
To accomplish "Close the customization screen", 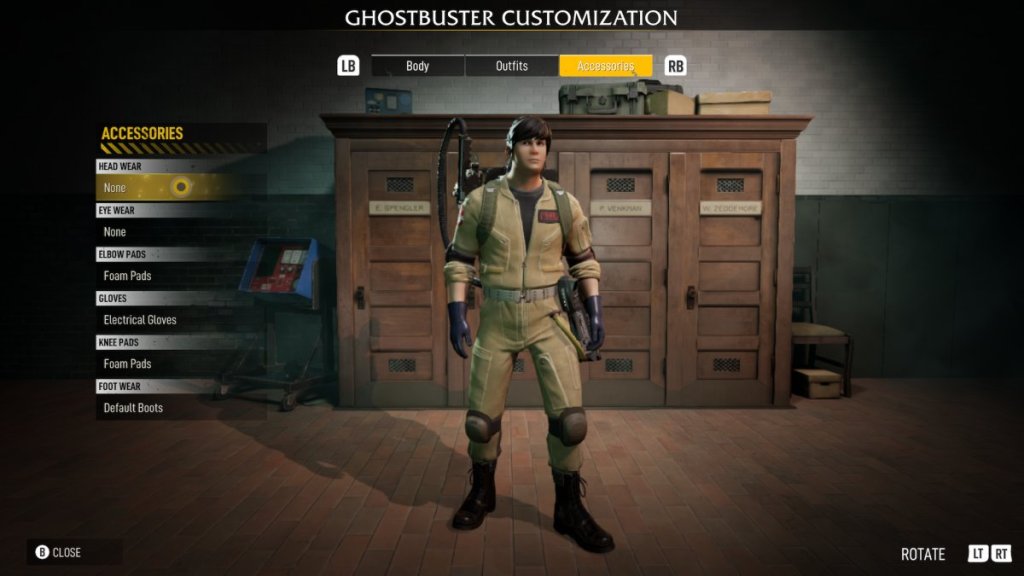I will [x=60, y=552].
